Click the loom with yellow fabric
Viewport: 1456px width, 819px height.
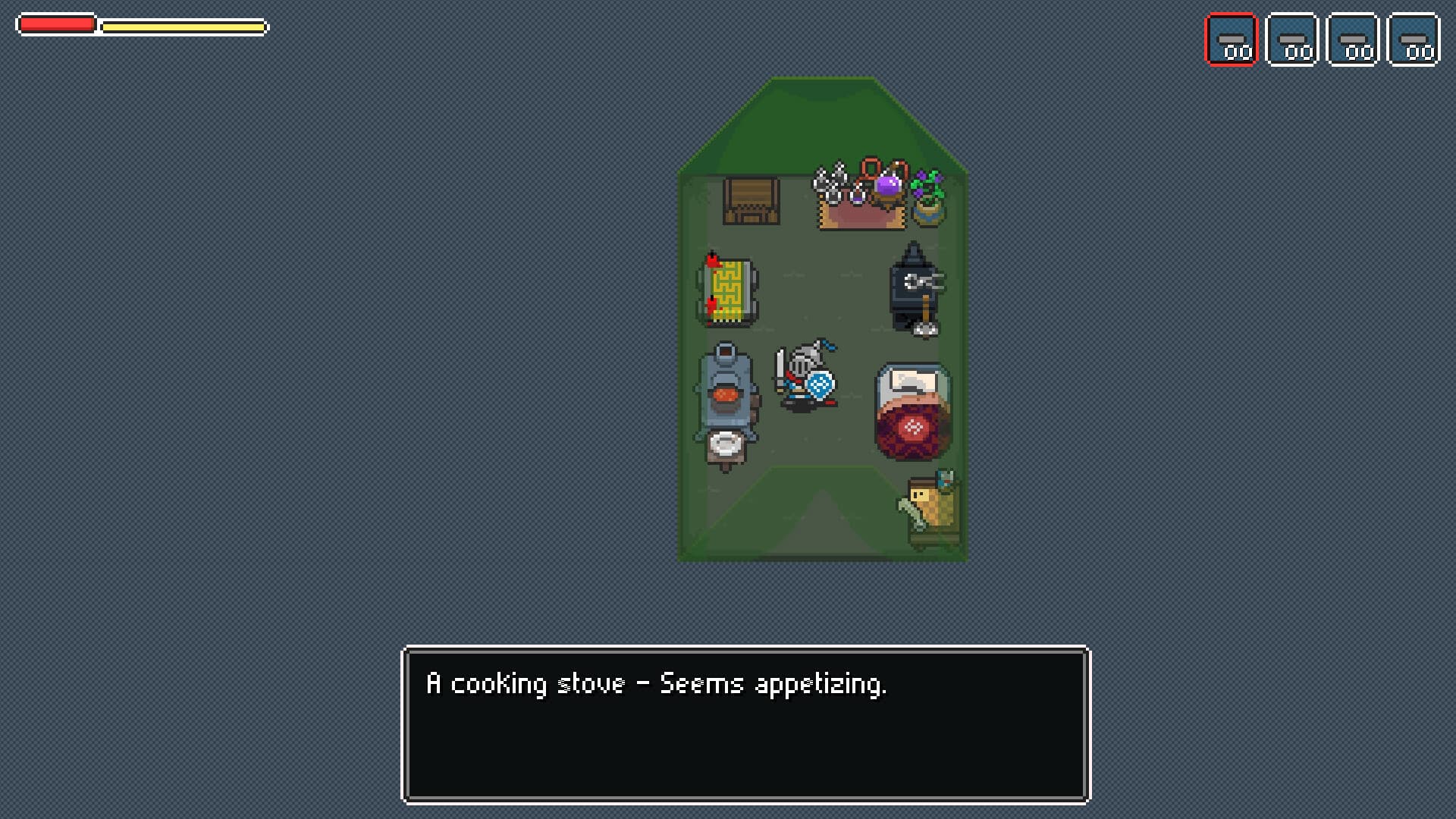pos(728,292)
